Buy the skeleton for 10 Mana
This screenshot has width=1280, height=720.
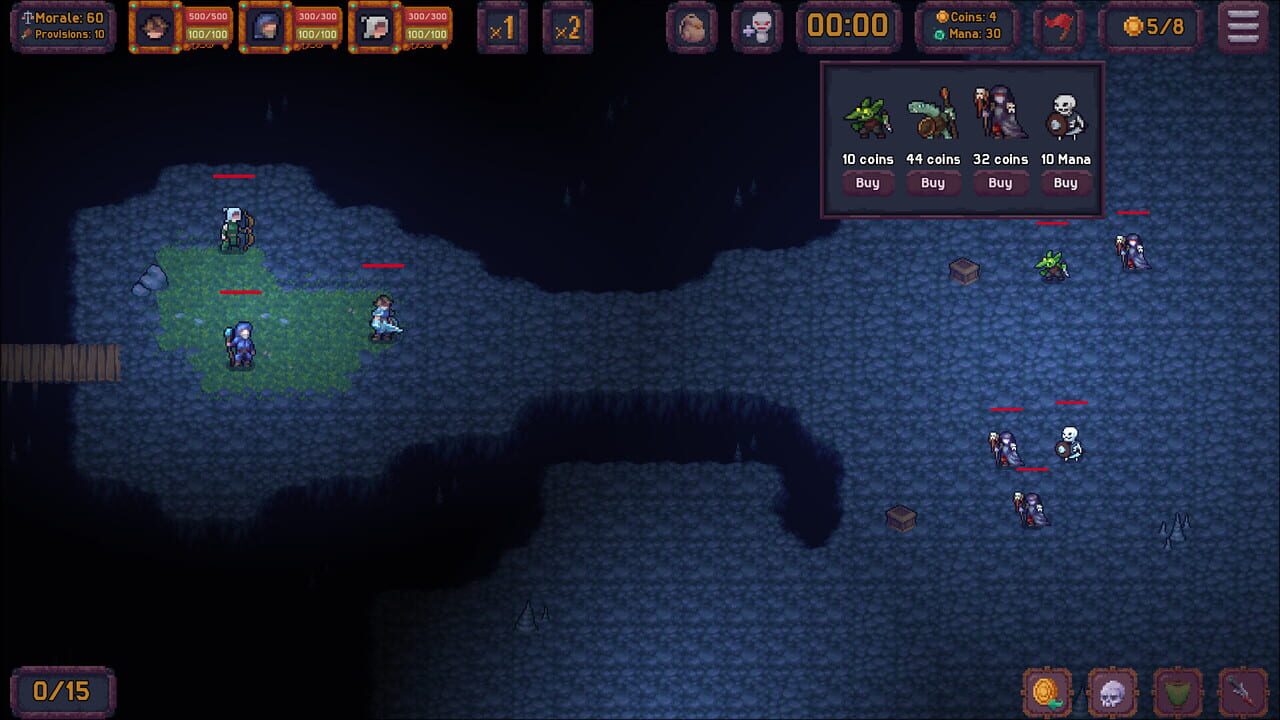coord(1065,183)
